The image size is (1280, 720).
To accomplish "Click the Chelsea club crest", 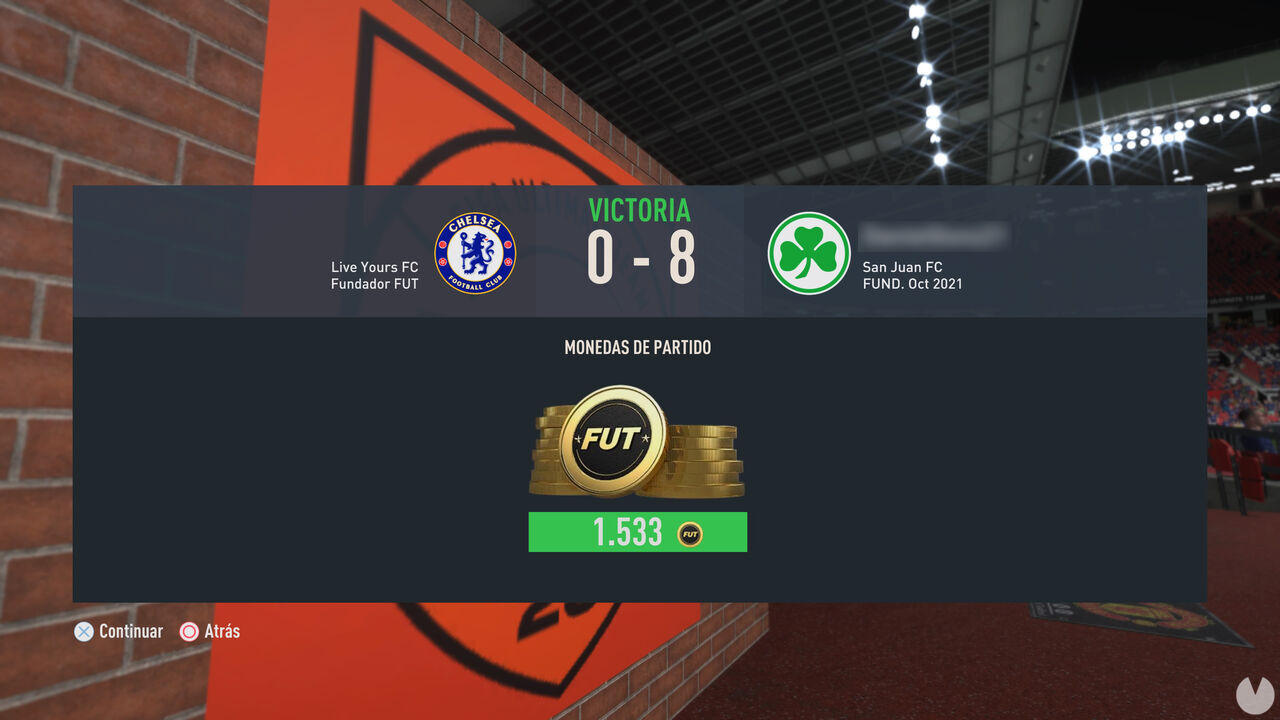I will pyautogui.click(x=475, y=254).
